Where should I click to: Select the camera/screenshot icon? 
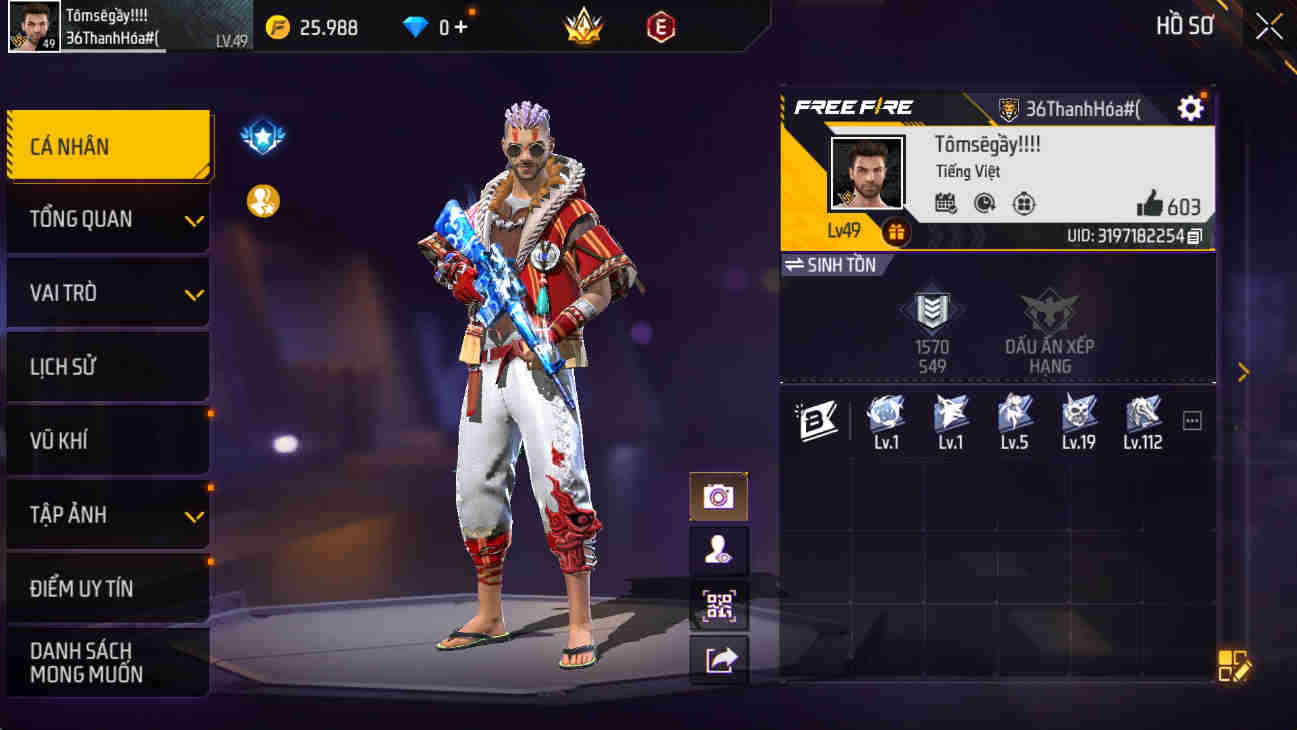point(718,495)
